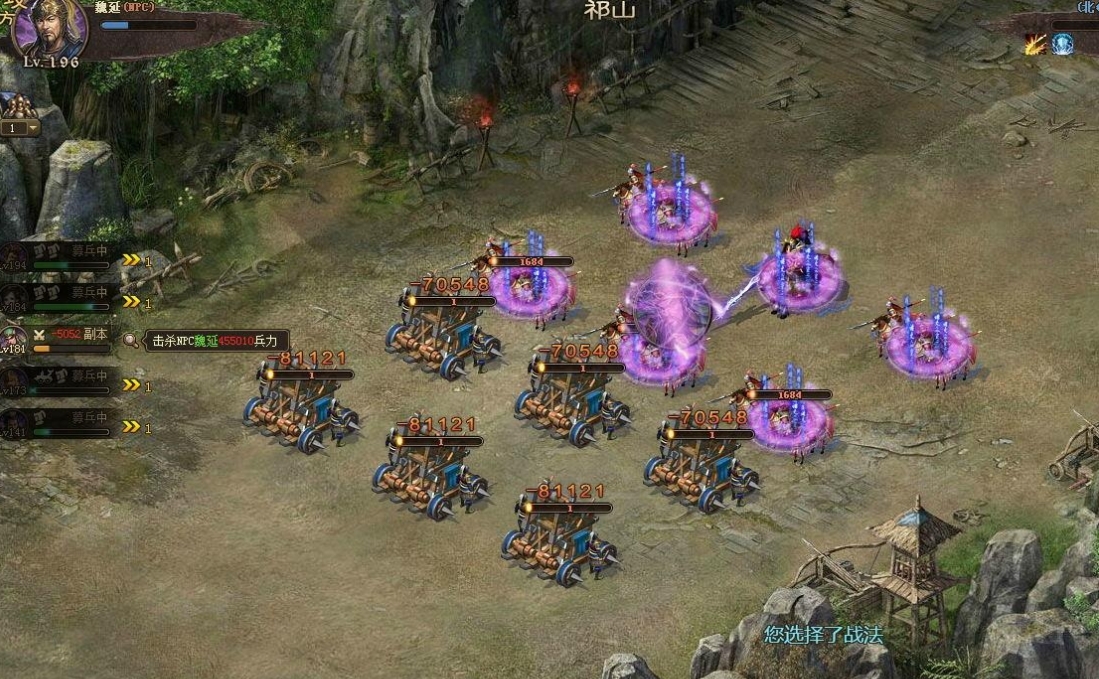Open the troop formation dropdown arrow

33,128
